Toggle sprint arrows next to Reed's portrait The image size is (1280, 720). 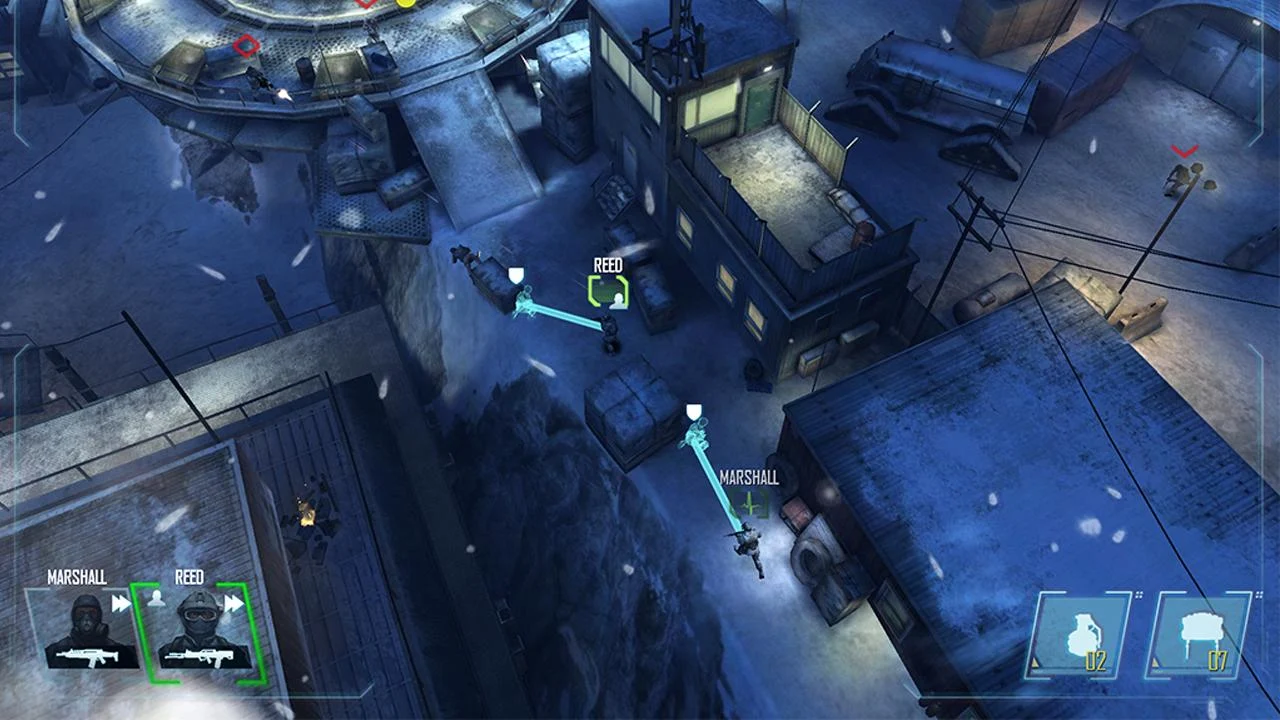click(x=233, y=602)
